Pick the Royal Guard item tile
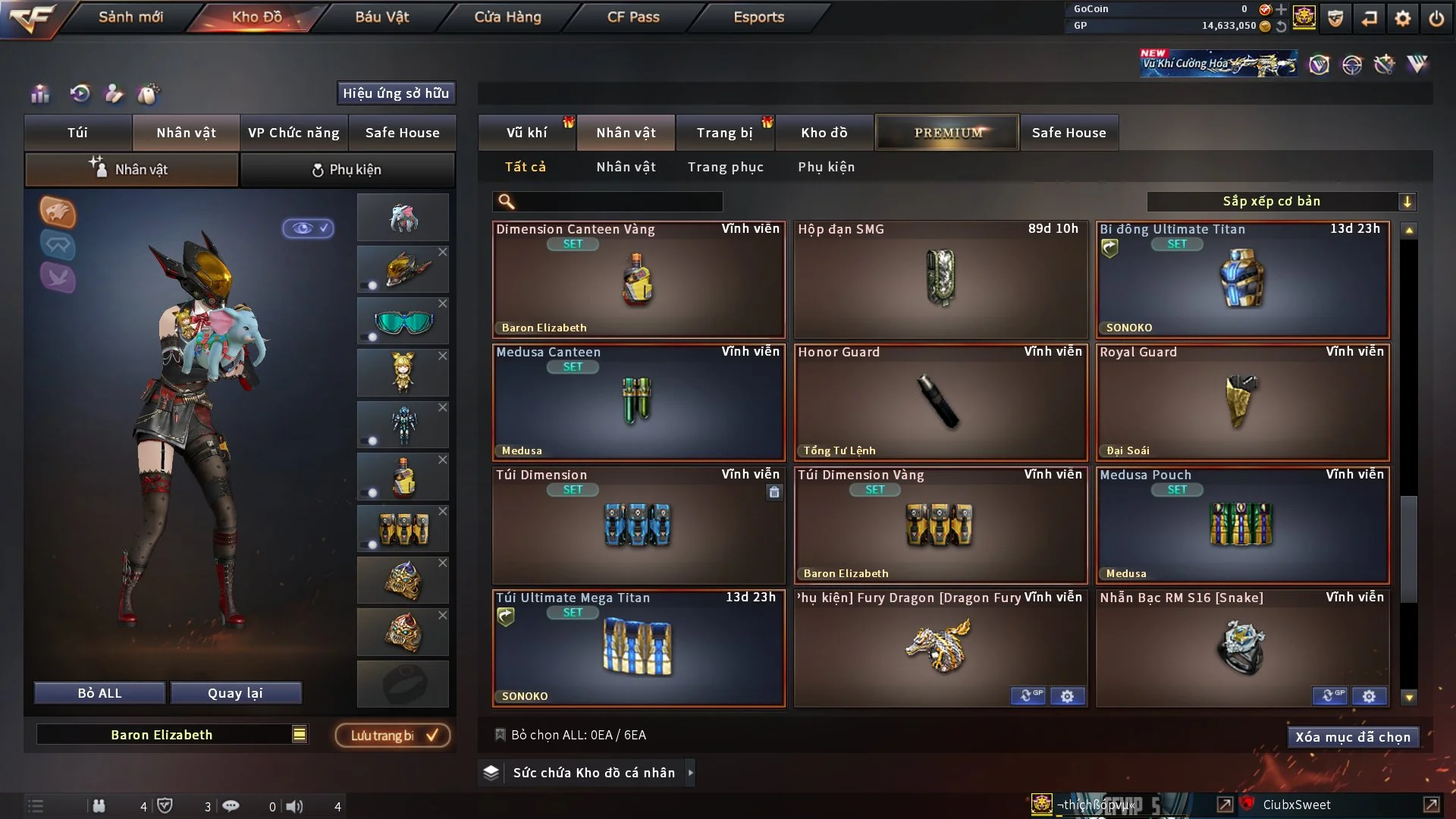The height and width of the screenshot is (819, 1456). tap(1242, 402)
